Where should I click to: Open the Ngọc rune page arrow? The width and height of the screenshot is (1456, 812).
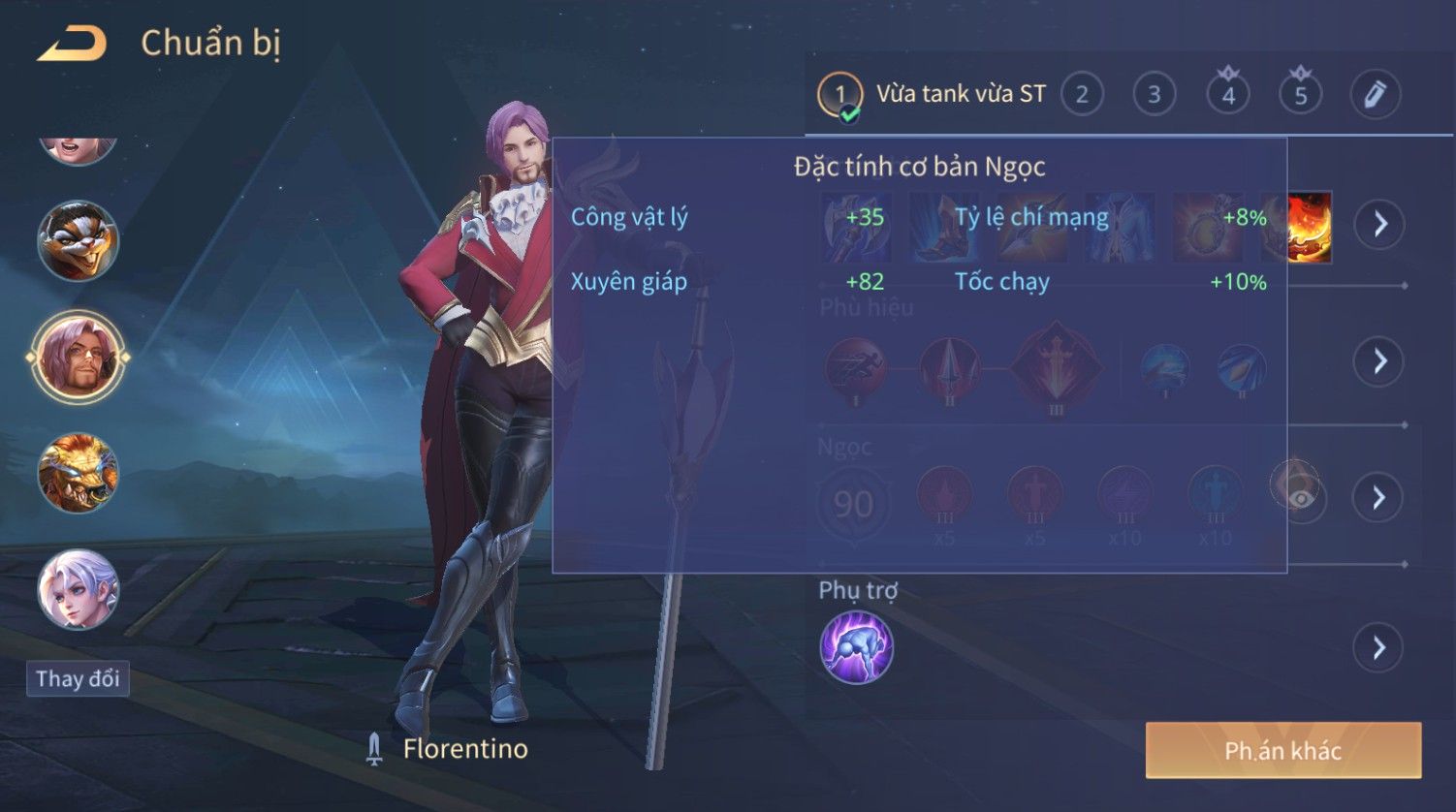click(x=1379, y=498)
